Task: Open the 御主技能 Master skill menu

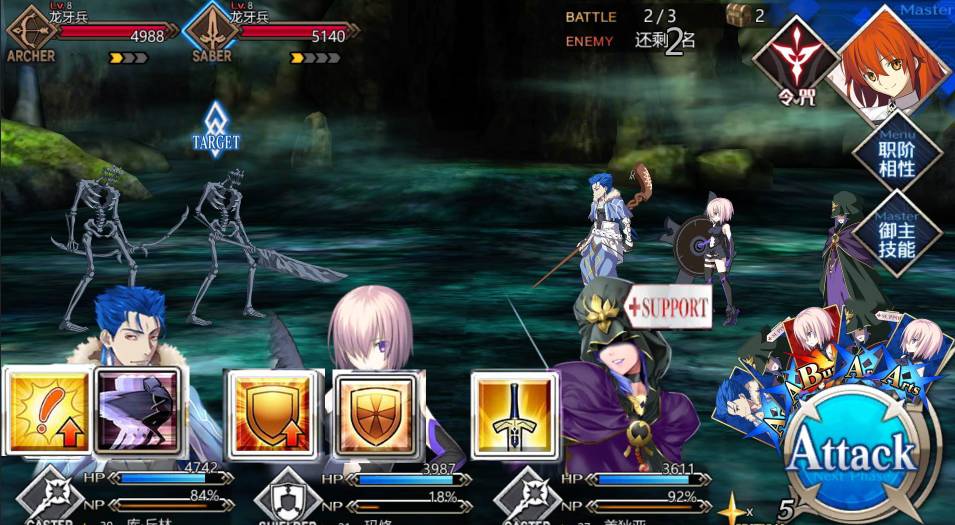Action: [895, 233]
